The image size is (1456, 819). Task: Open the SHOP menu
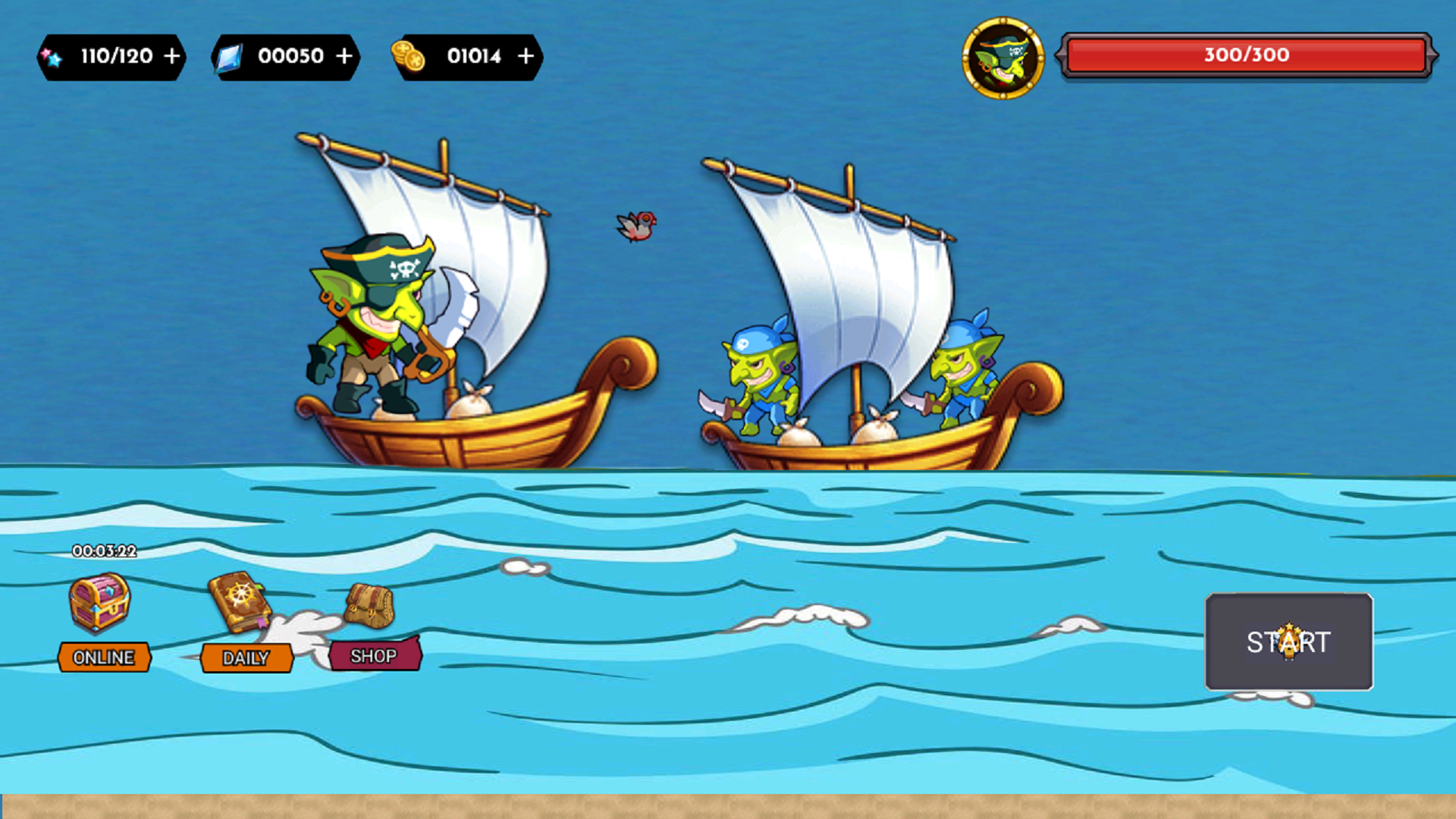[374, 656]
